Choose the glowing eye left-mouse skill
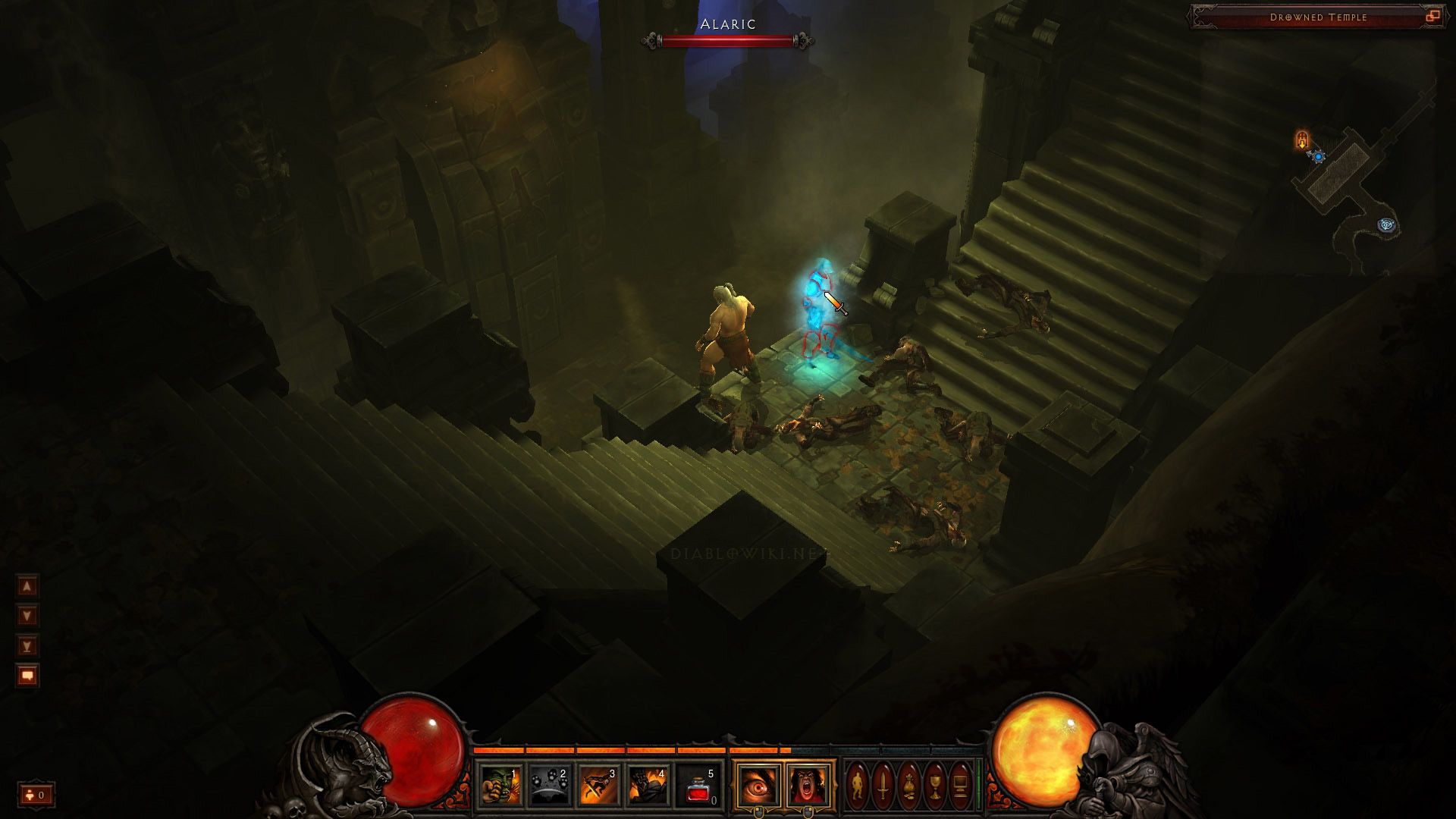Screen dimensions: 1456x819 pos(758,785)
